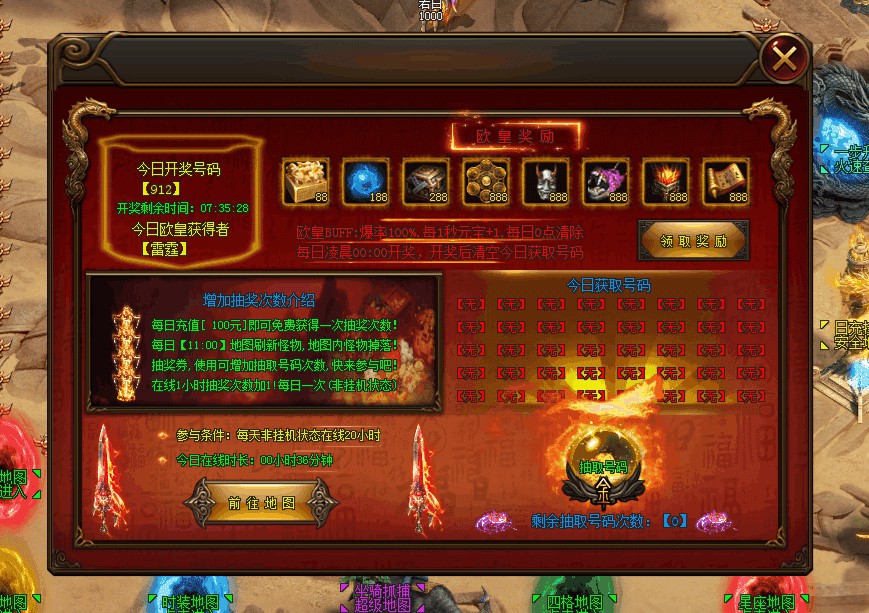Claim rewards with the 领取奖励 button

pos(693,241)
